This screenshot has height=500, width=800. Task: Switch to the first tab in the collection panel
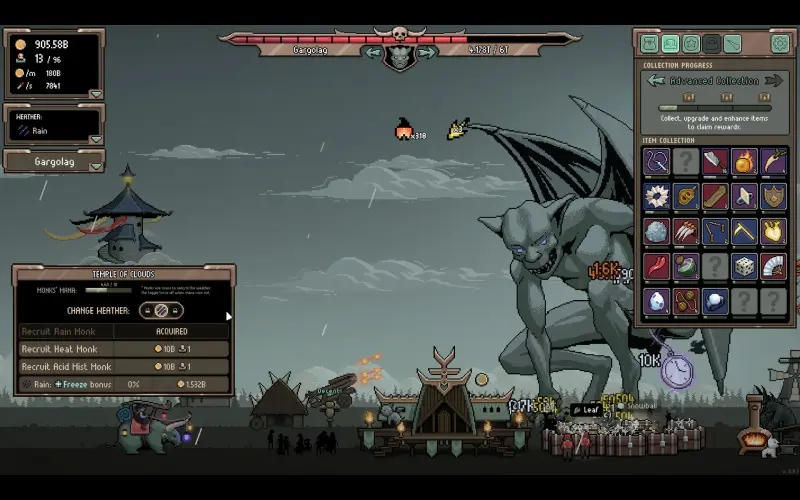[x=650, y=44]
